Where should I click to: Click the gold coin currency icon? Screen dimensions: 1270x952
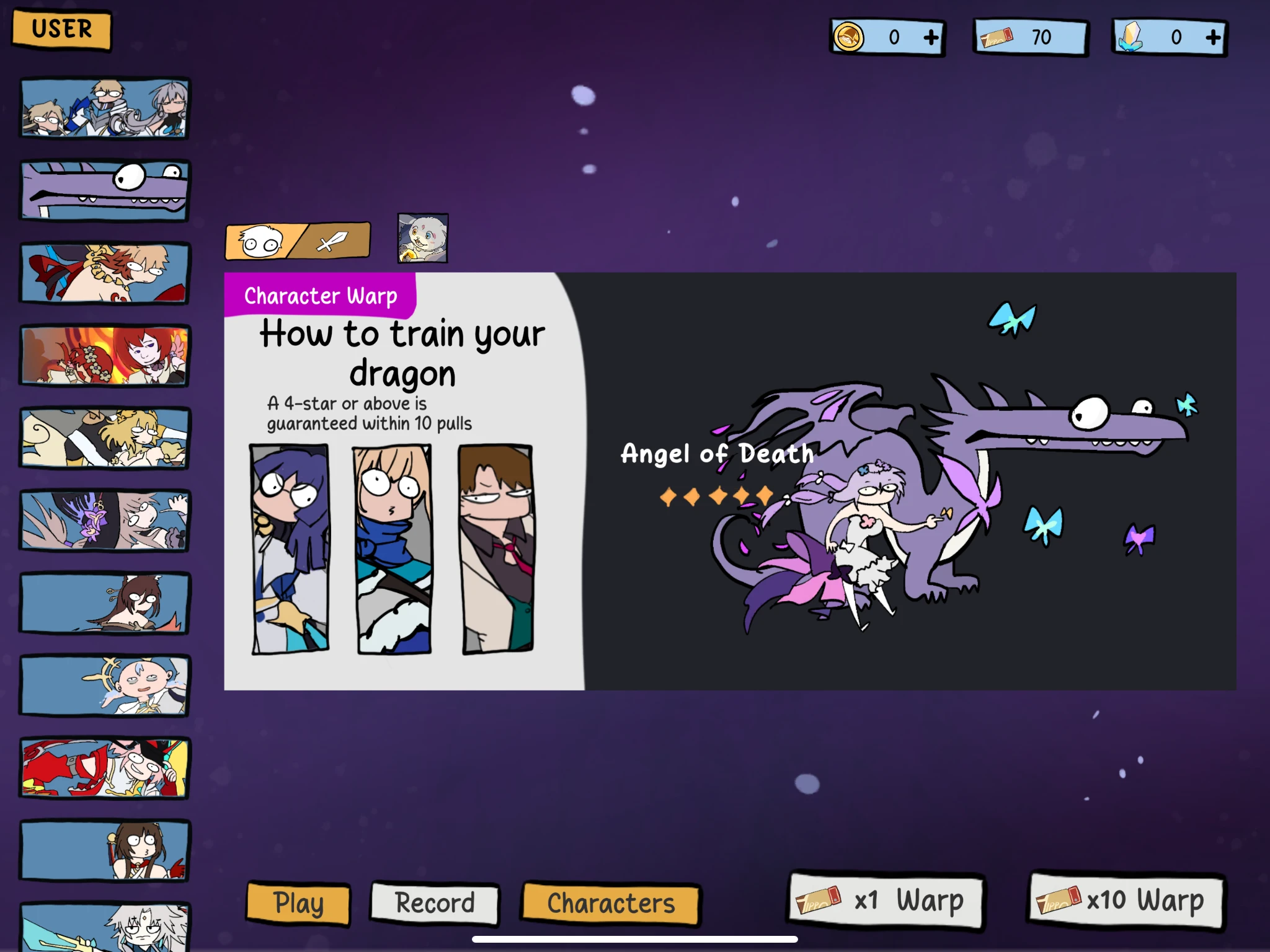click(849, 37)
